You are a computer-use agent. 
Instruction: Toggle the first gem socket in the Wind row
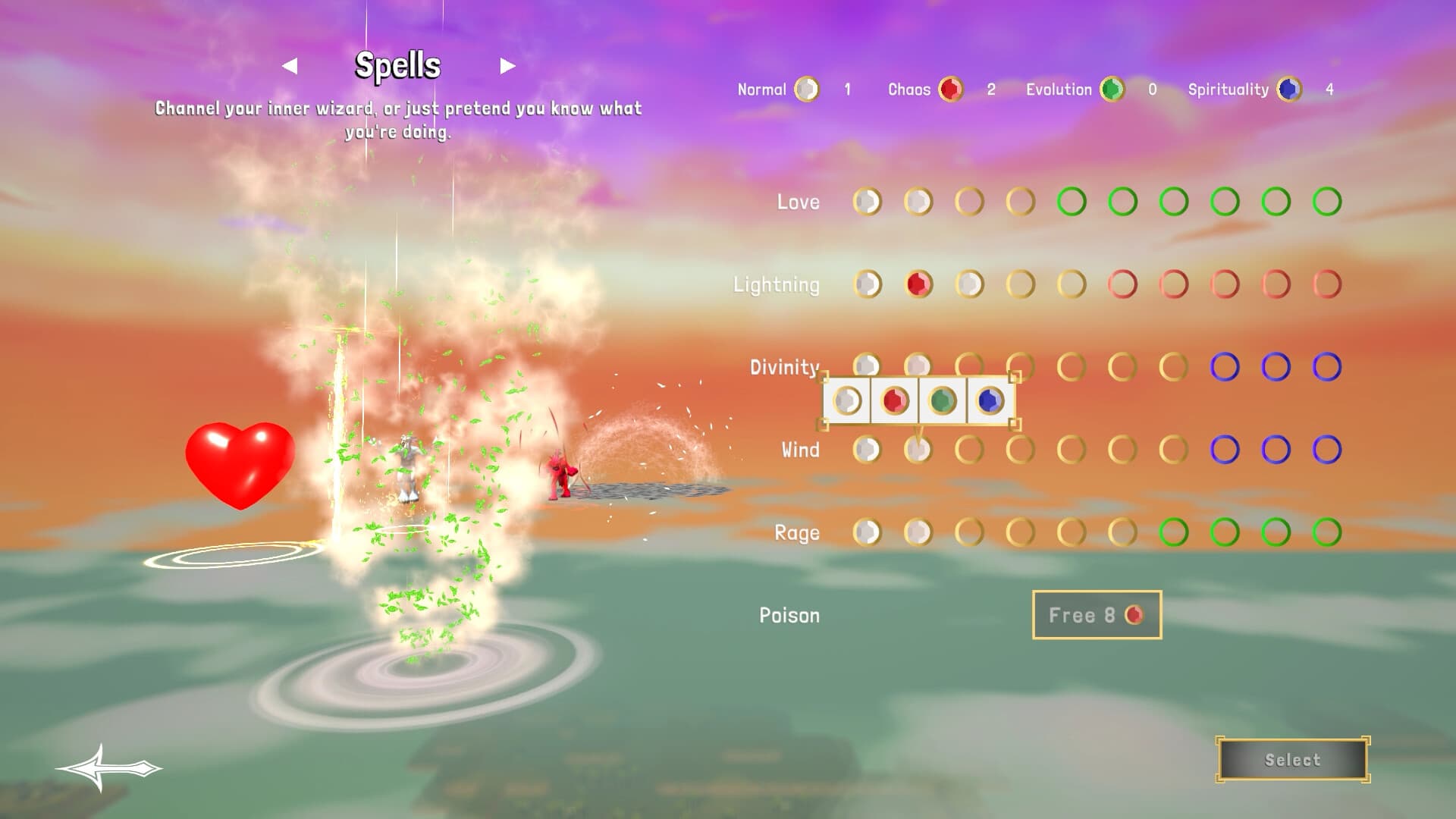click(865, 449)
